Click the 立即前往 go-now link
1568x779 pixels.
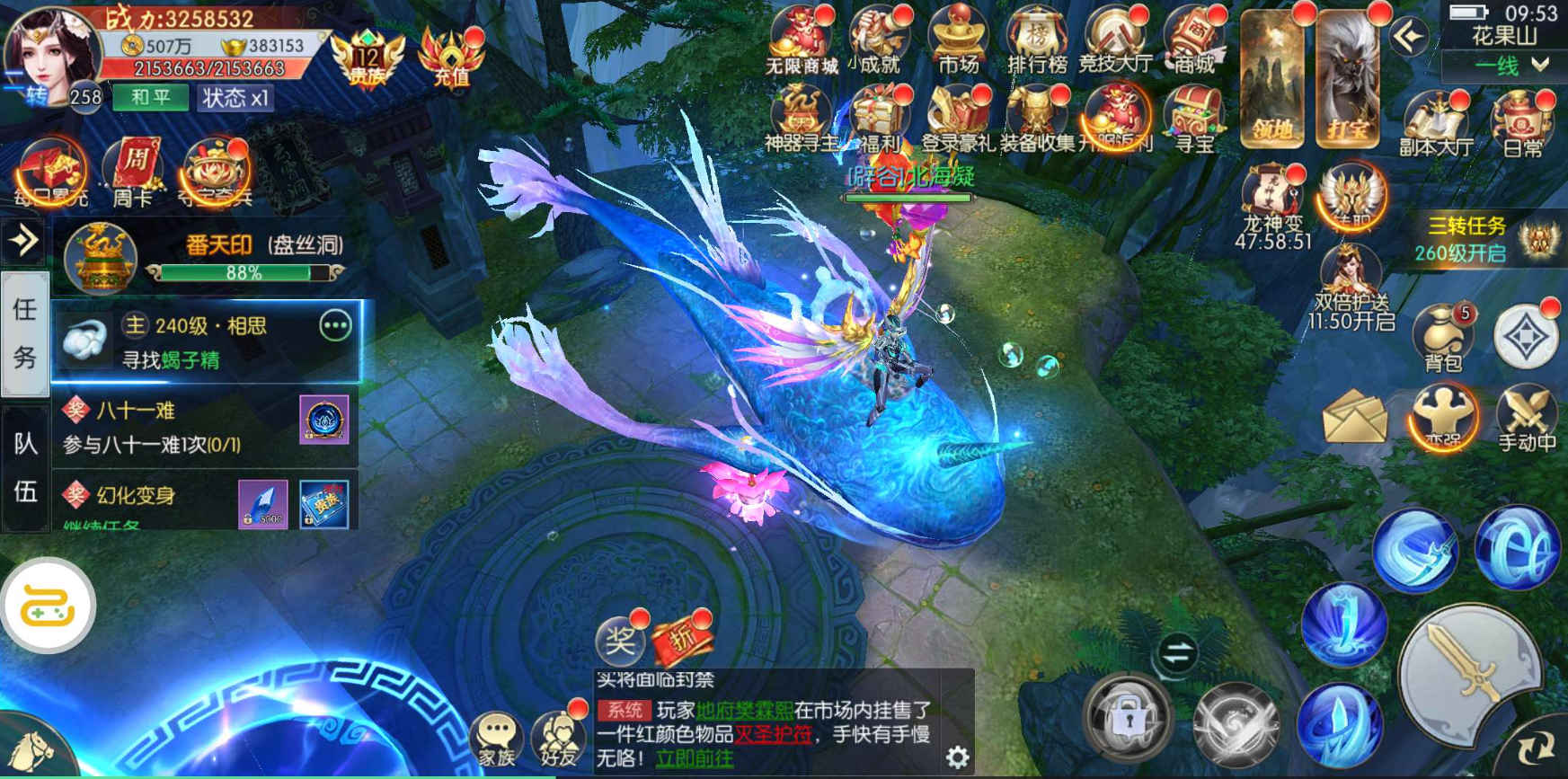694,759
